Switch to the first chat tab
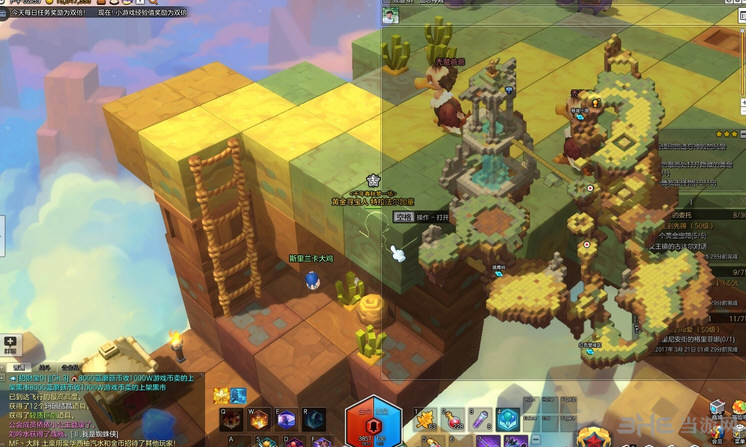Viewport: 746px width, 447px height. click(17, 367)
